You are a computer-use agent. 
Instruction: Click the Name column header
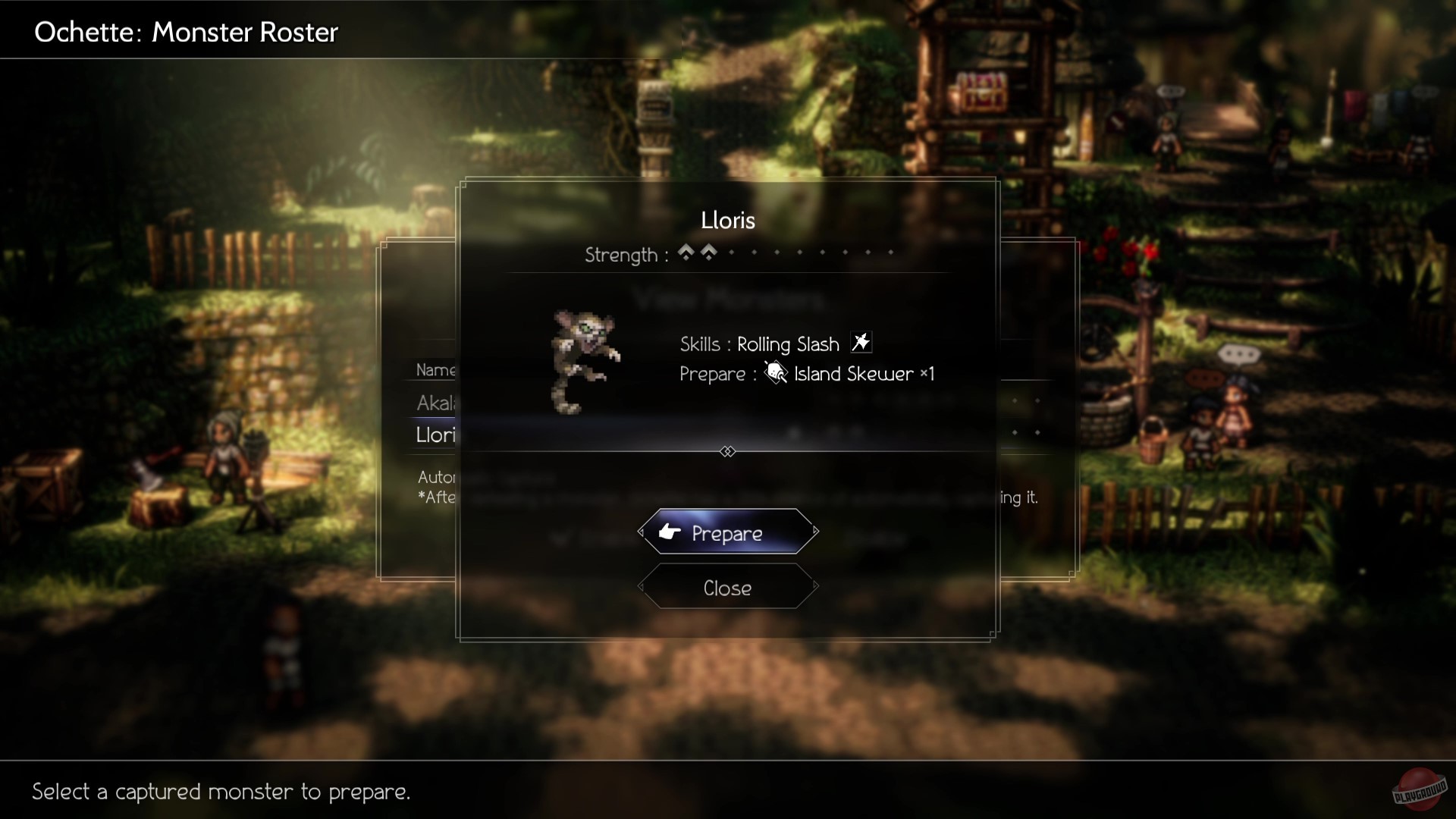(437, 370)
